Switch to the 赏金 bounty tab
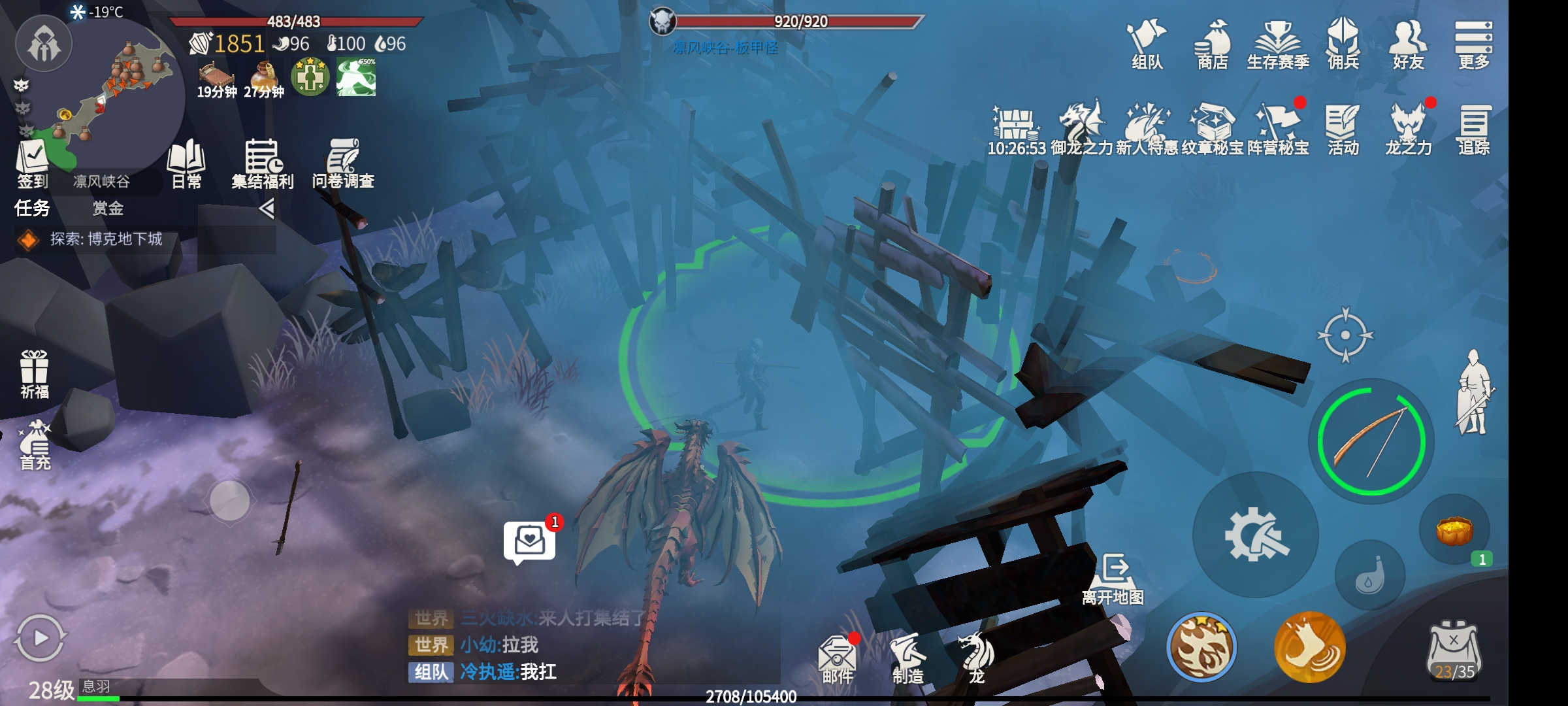 click(108, 209)
